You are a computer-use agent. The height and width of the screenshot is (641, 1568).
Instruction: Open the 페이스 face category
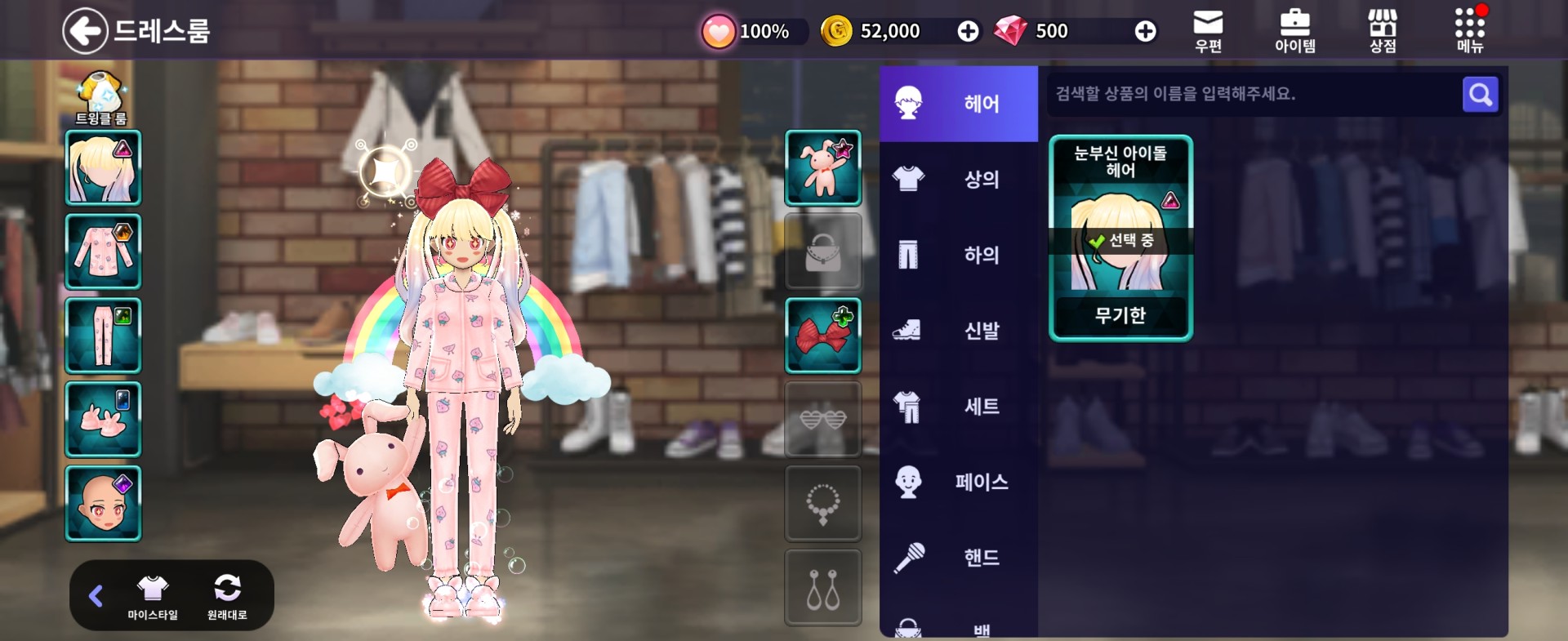click(959, 482)
